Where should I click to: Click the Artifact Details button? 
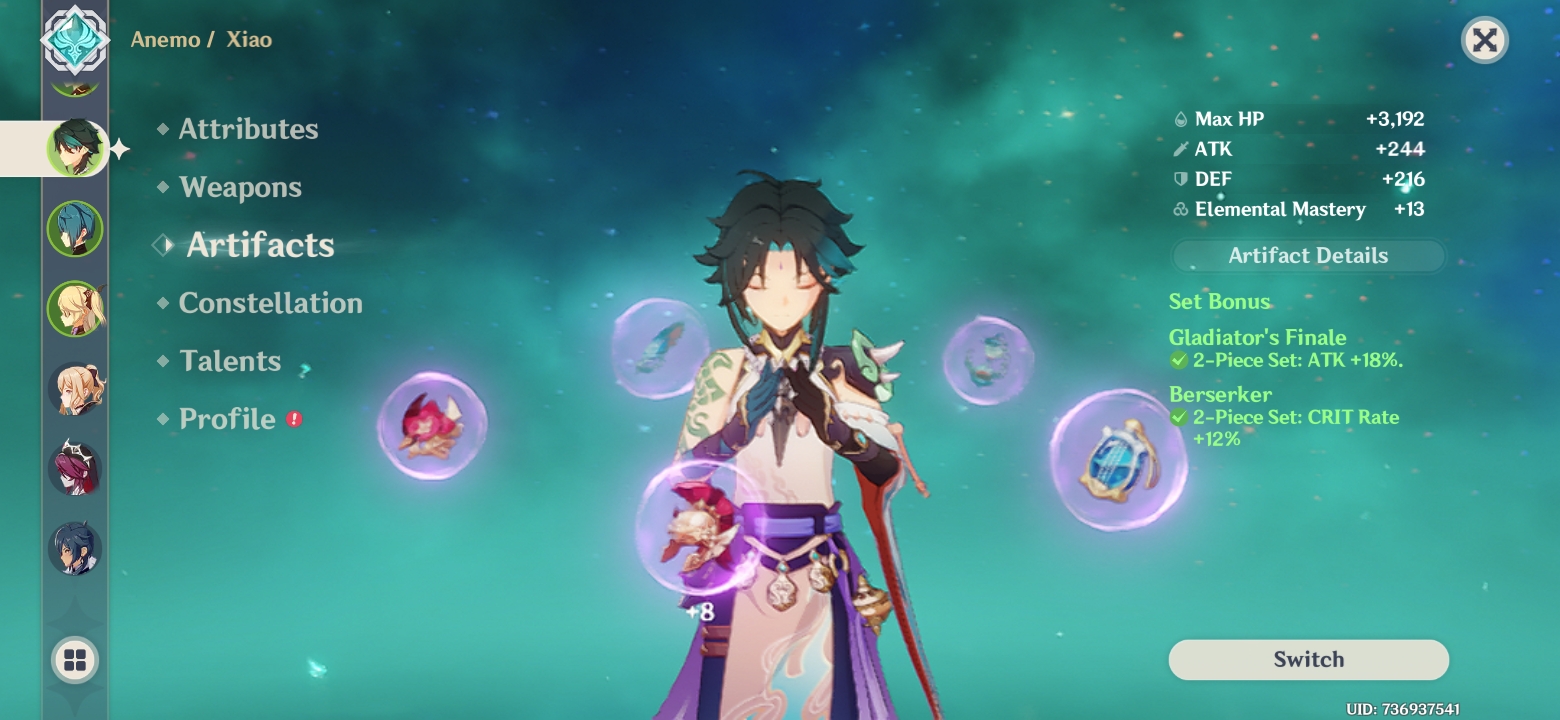coord(1307,255)
